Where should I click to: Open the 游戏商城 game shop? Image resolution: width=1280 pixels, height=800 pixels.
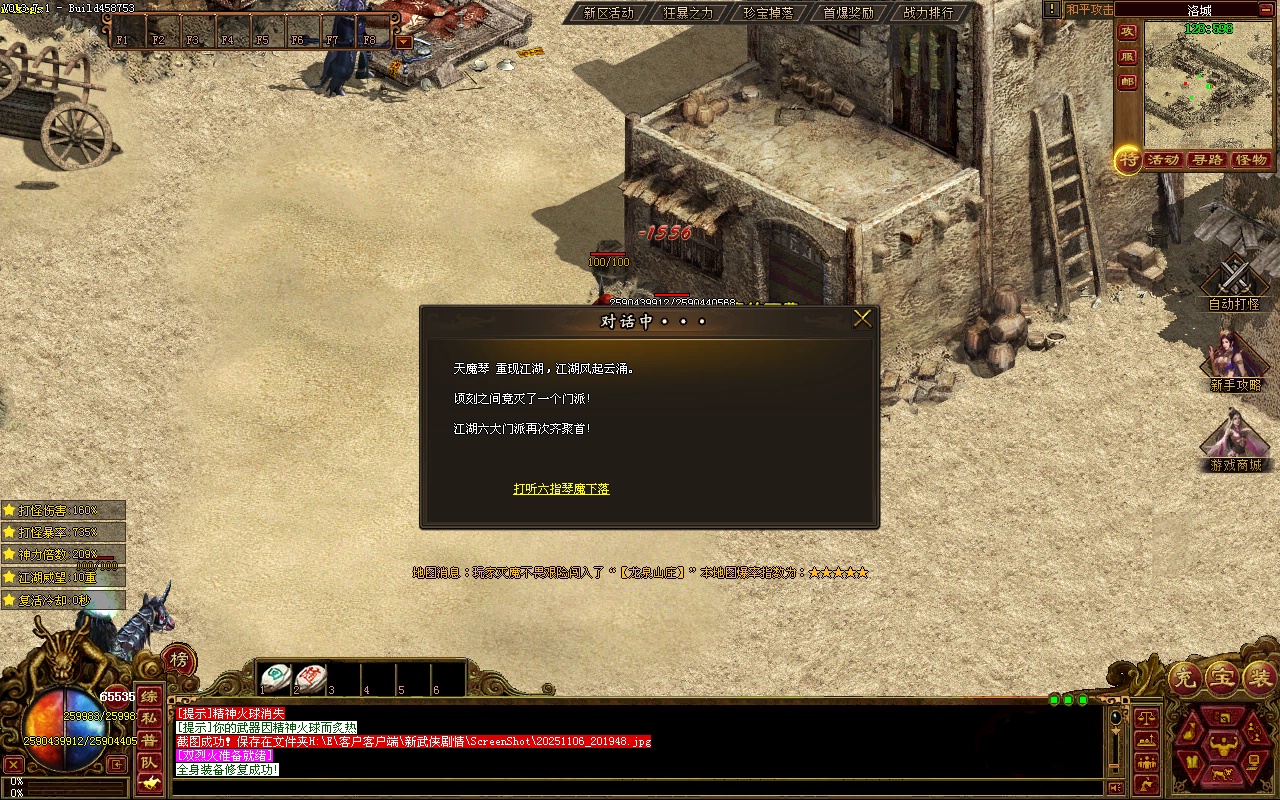pos(1235,440)
